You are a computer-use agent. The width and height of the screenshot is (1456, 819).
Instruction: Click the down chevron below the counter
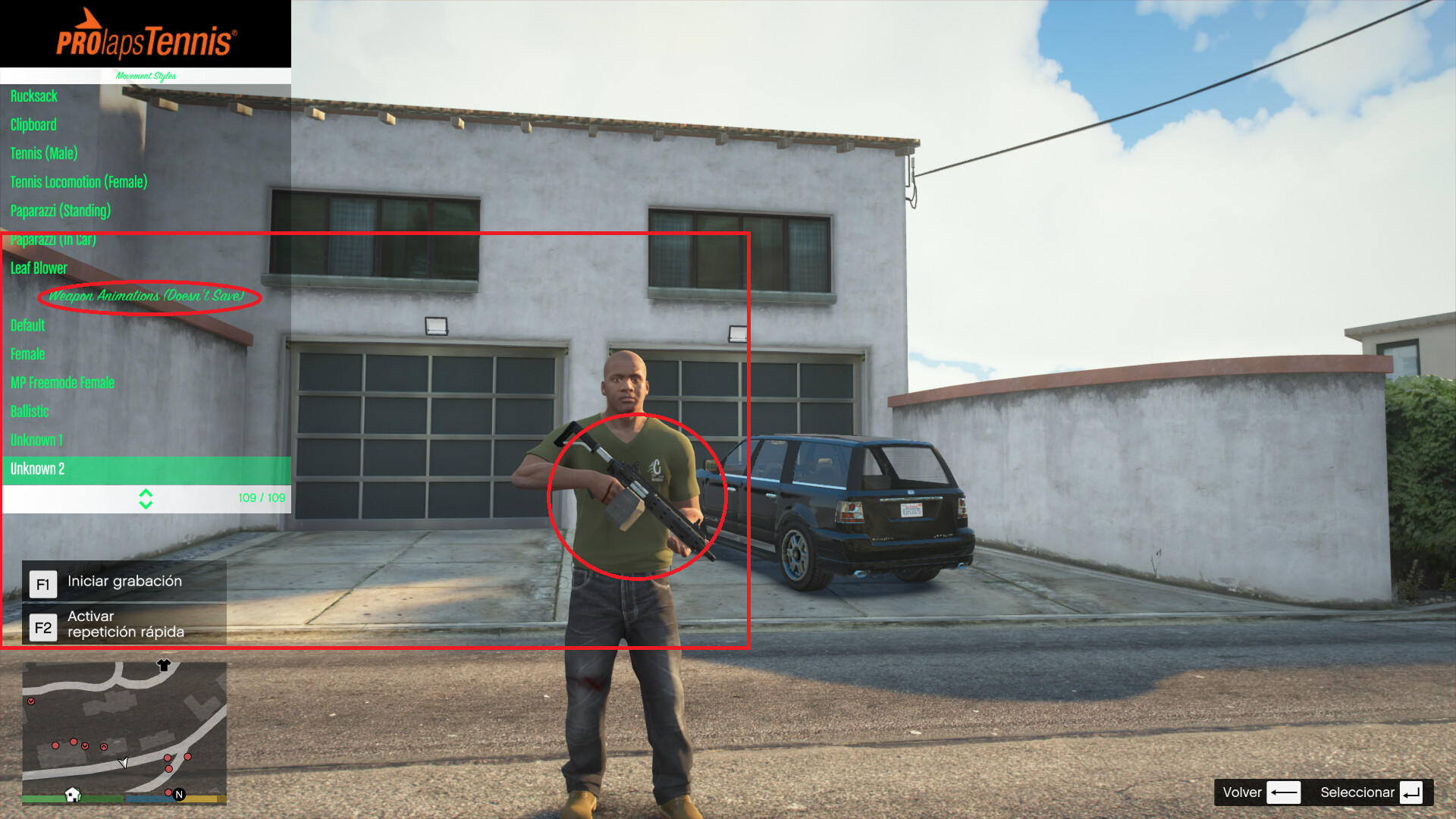pos(146,504)
